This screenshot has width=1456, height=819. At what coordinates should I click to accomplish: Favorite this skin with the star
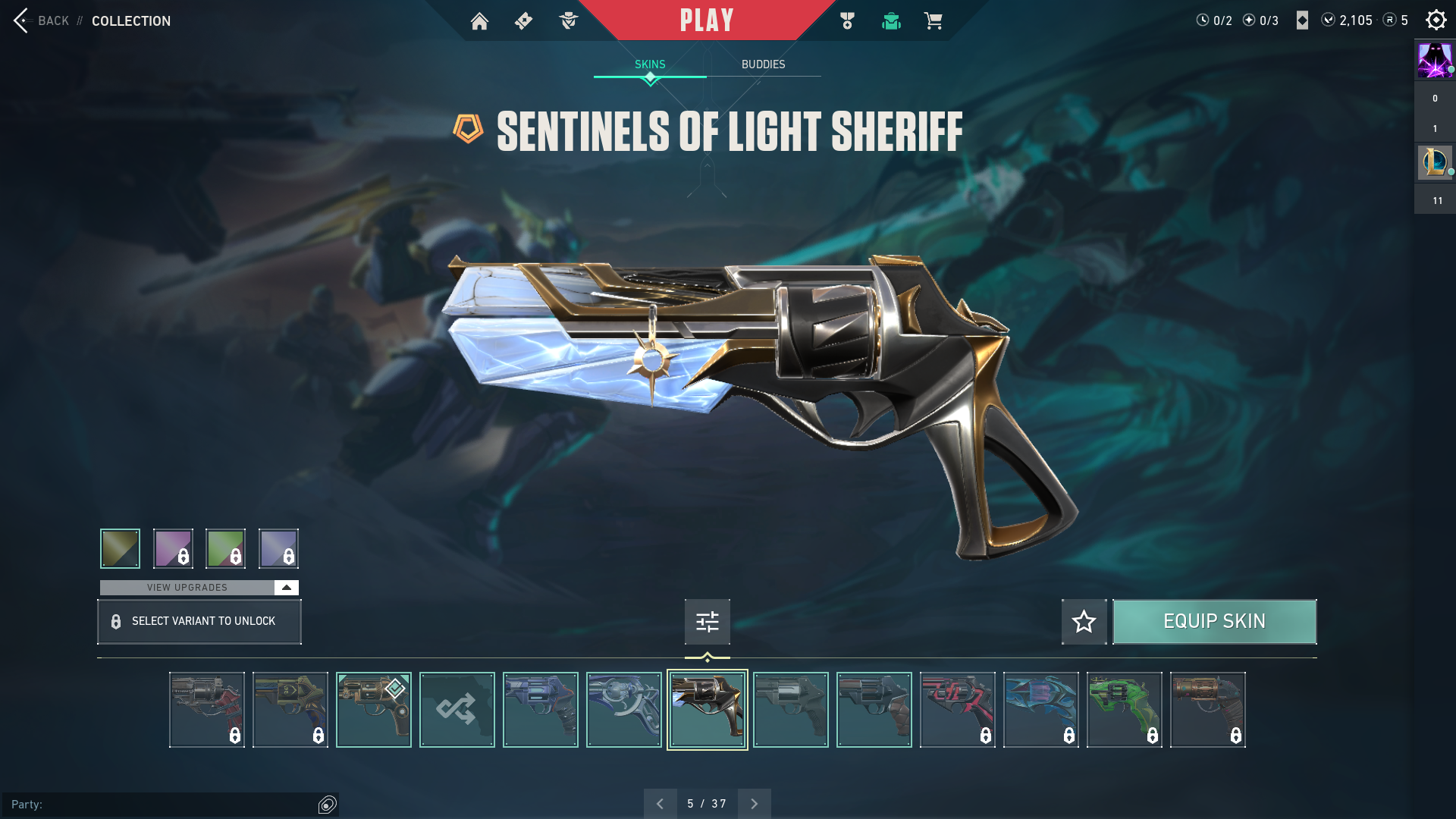click(x=1084, y=622)
